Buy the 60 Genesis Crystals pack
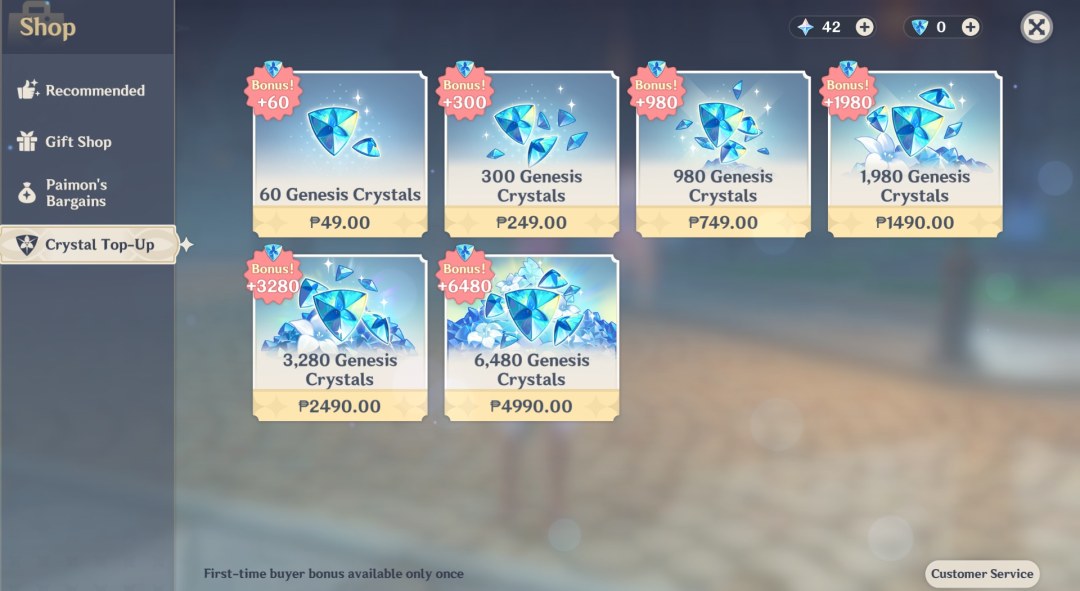The image size is (1080, 591). pos(340,154)
